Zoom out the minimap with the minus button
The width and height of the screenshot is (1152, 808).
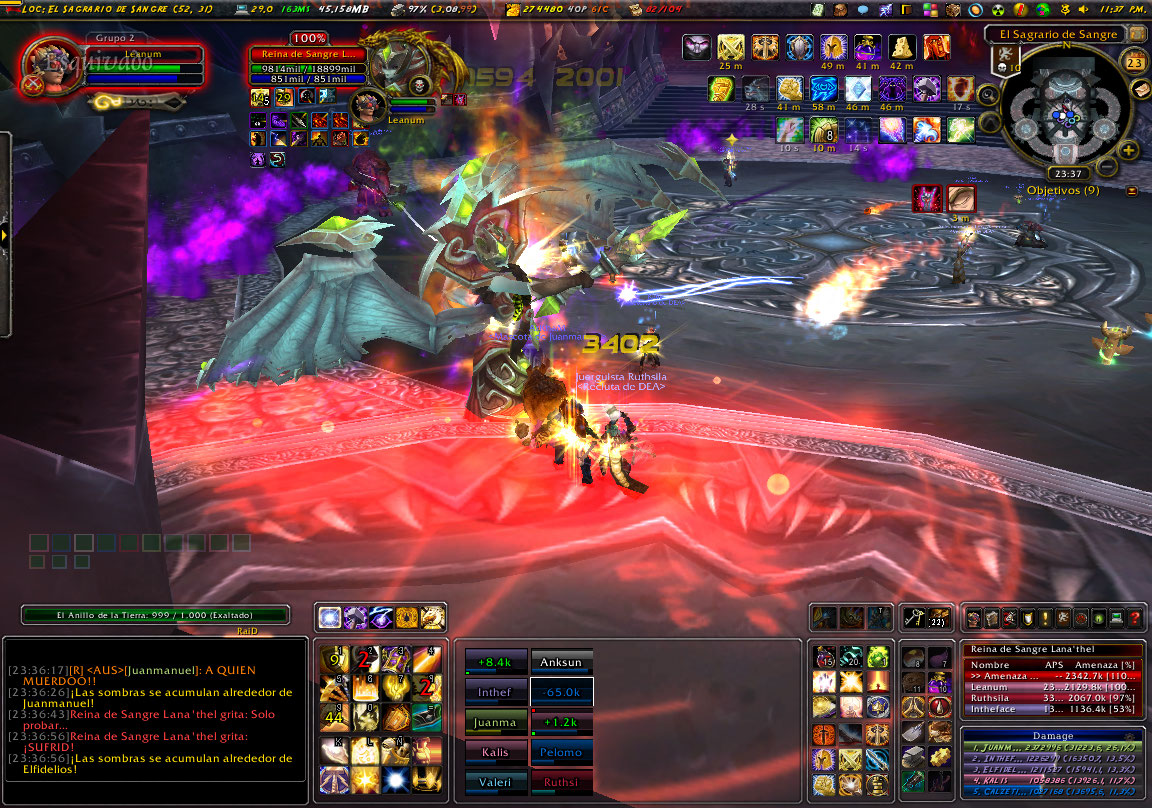click(x=1106, y=166)
